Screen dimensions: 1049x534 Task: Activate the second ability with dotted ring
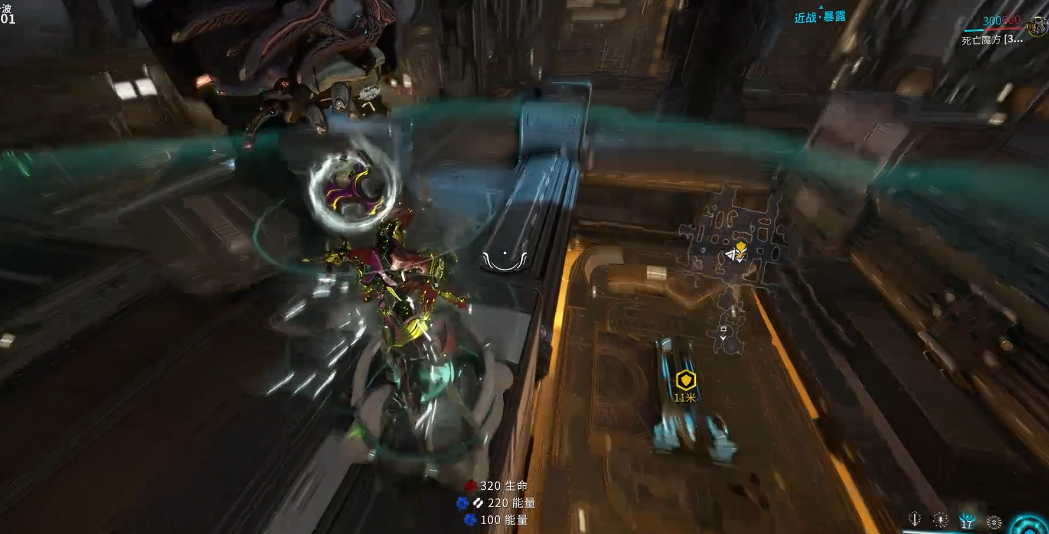(941, 520)
